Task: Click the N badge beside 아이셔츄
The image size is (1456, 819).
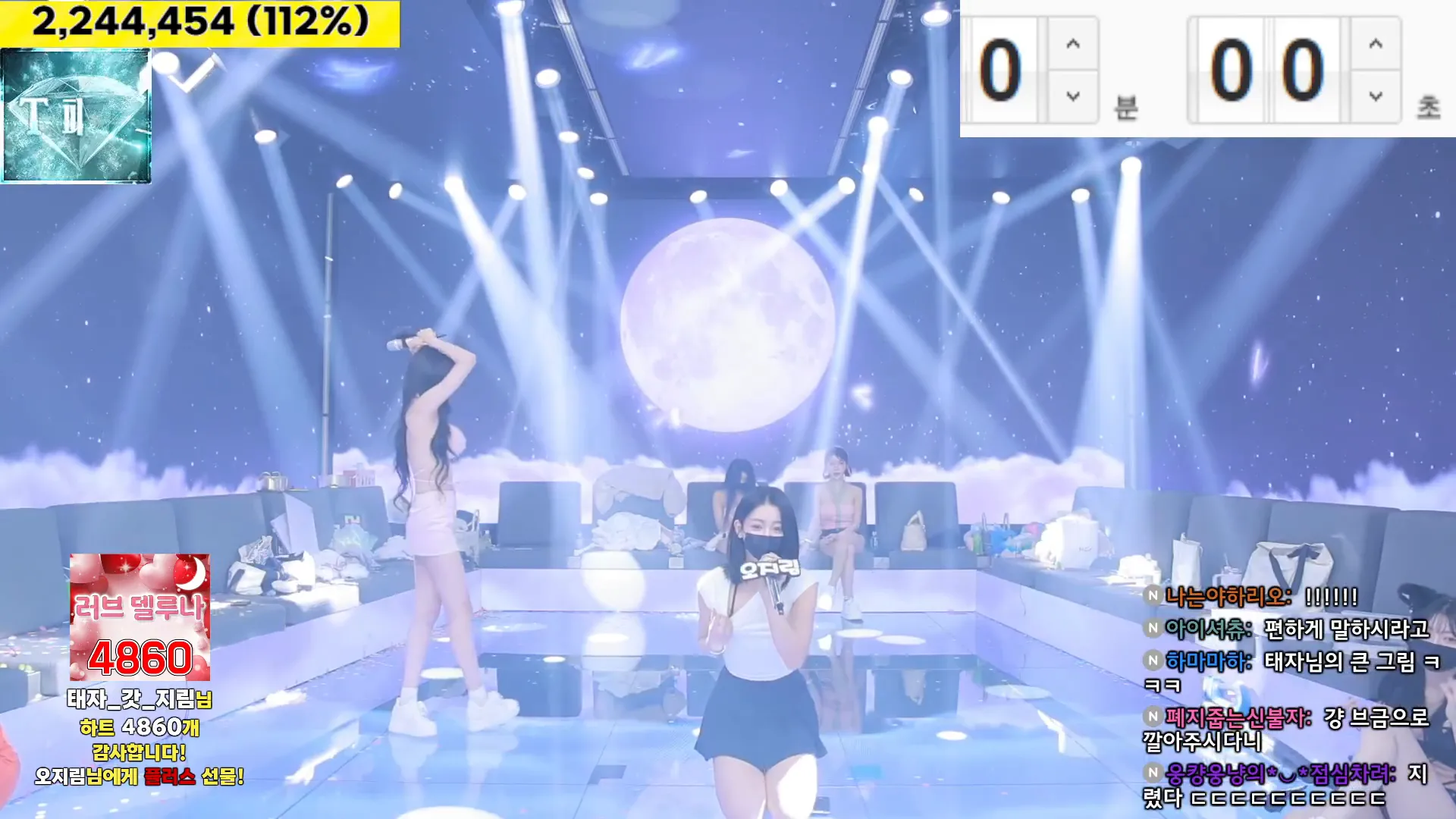Action: [x=1153, y=629]
